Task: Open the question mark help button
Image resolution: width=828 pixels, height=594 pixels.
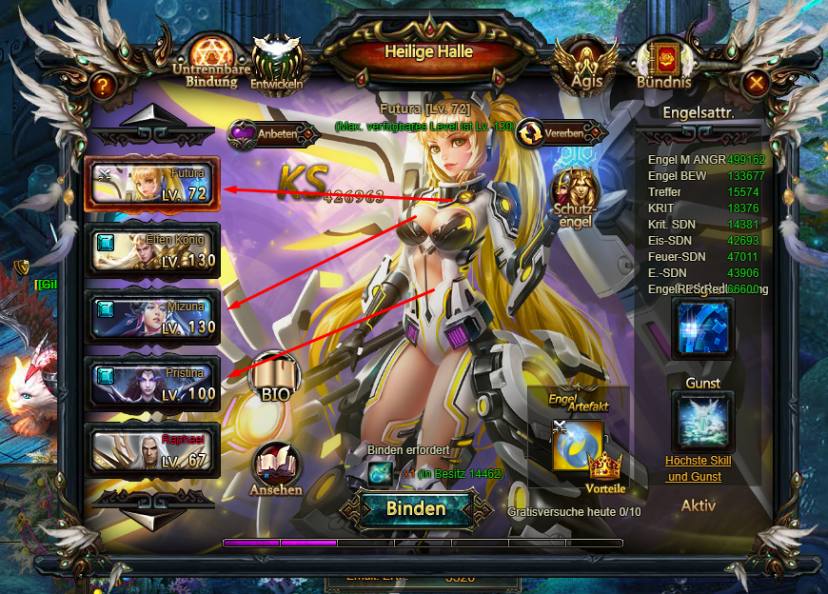Action: coord(102,86)
